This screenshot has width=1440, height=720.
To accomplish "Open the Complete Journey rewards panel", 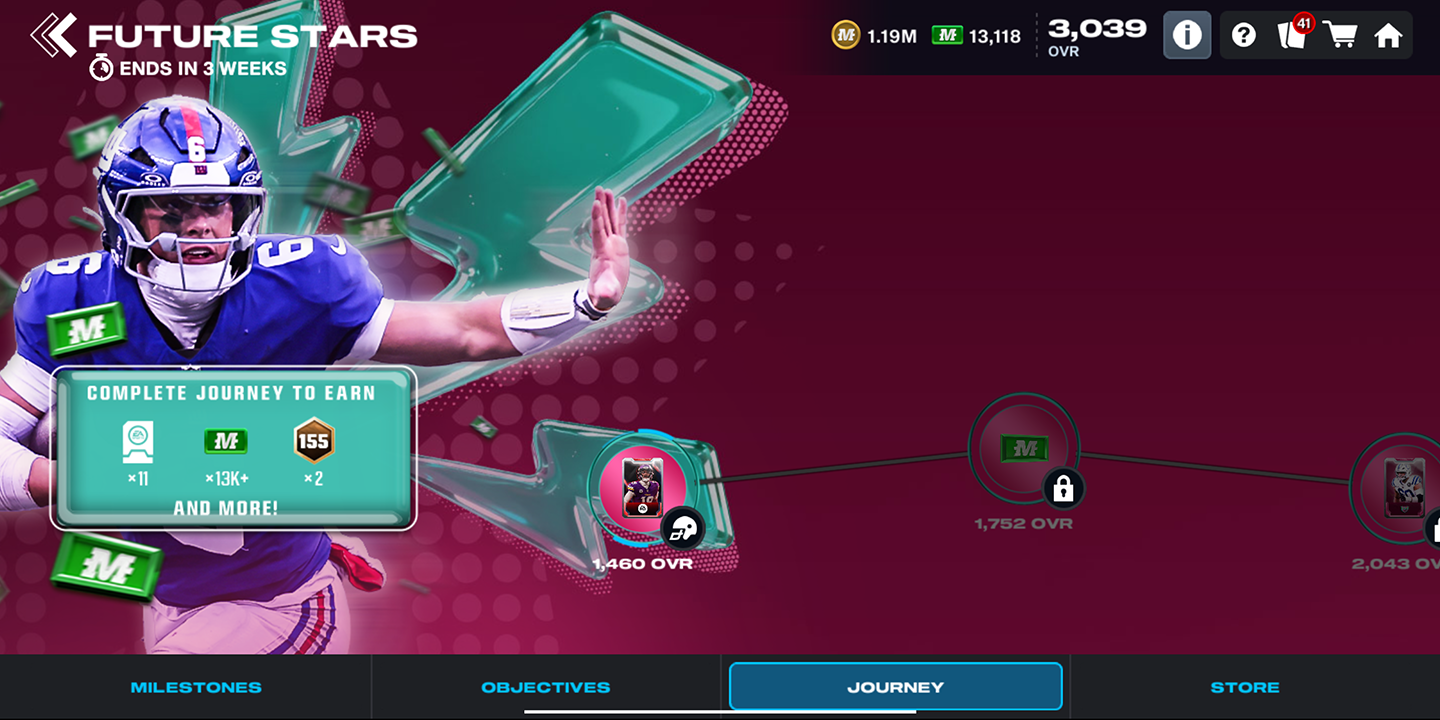I will (x=232, y=447).
